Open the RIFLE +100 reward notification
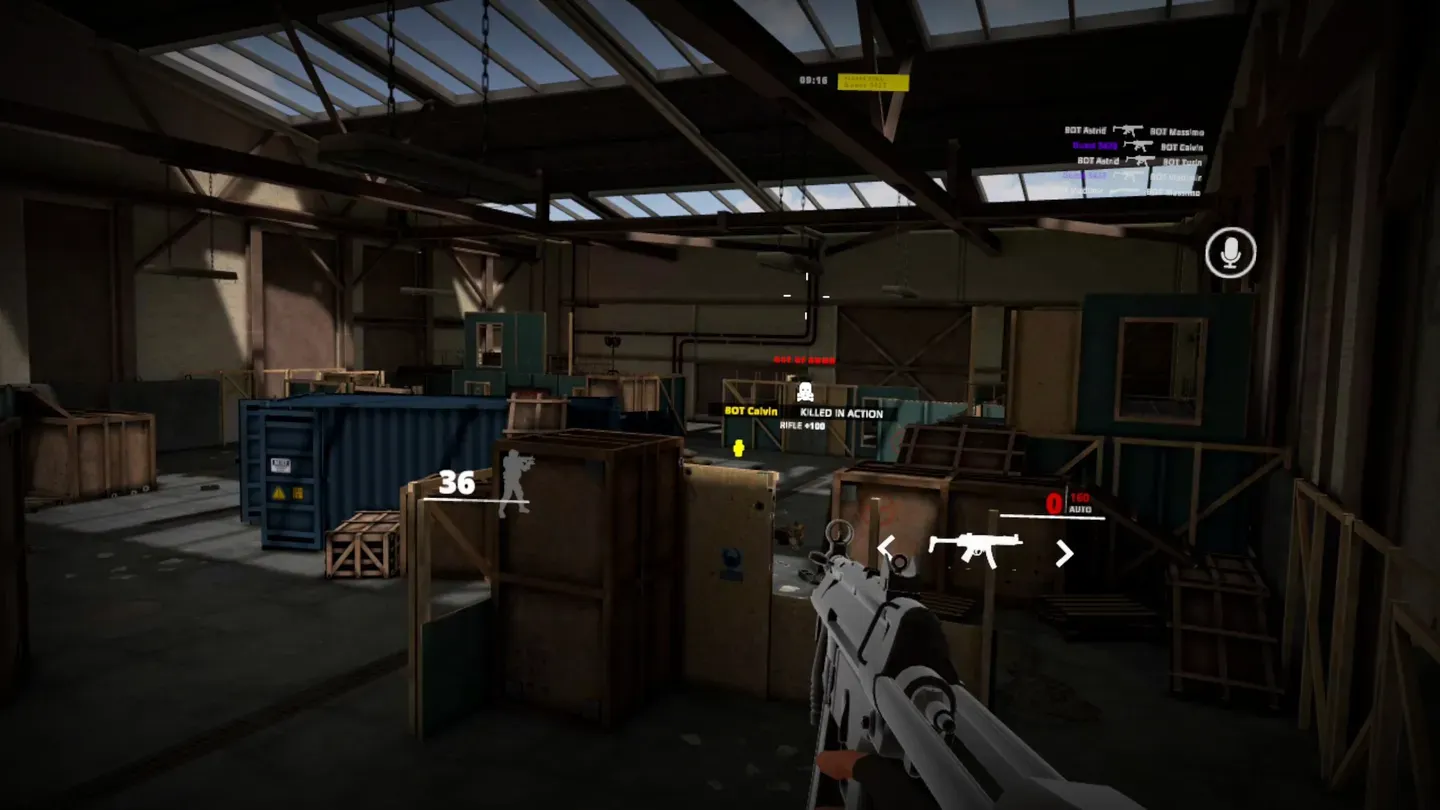Screen dimensions: 1440x810 click(x=803, y=426)
